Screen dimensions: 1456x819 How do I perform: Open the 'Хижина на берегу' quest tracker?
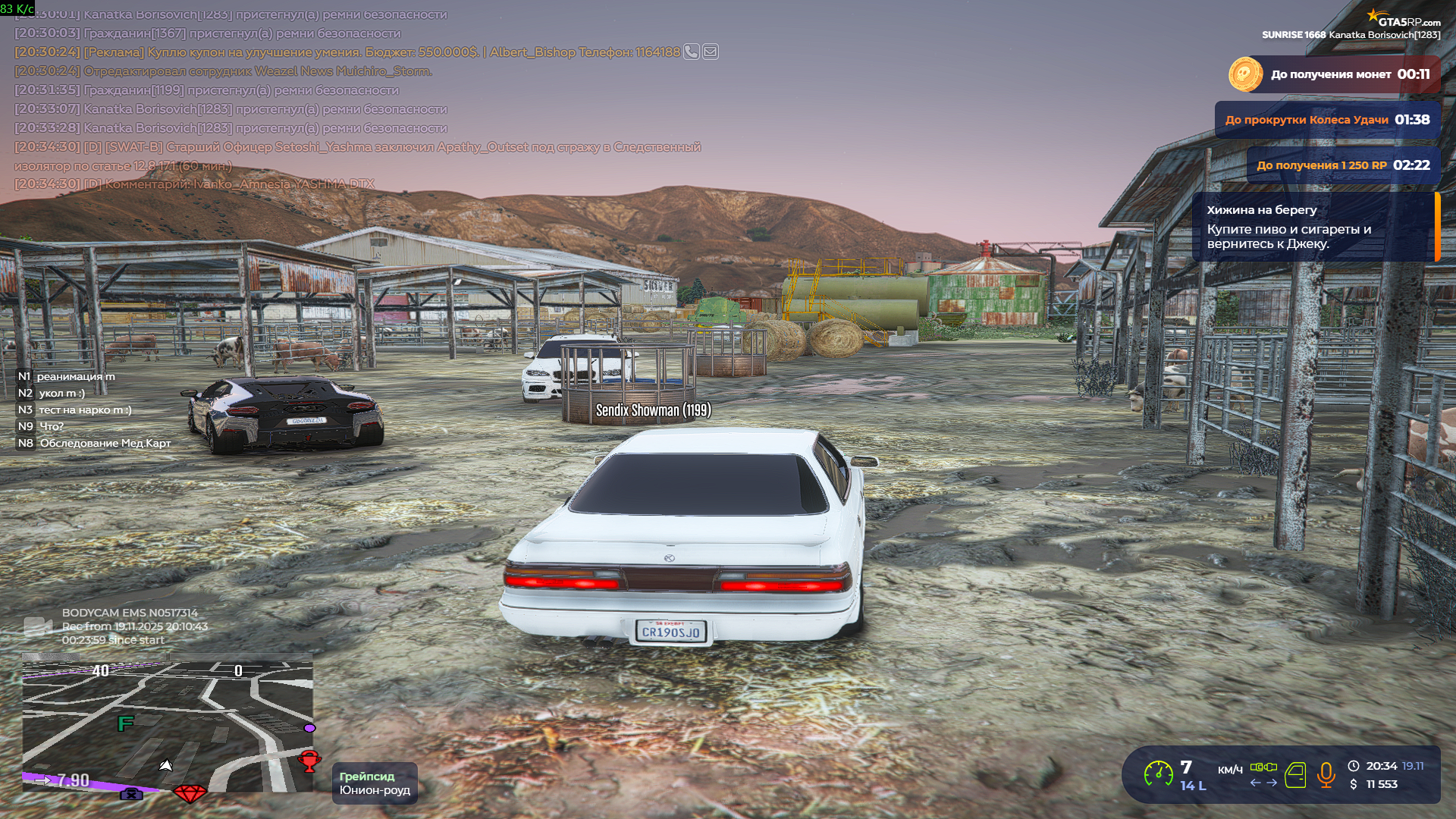tap(1314, 227)
